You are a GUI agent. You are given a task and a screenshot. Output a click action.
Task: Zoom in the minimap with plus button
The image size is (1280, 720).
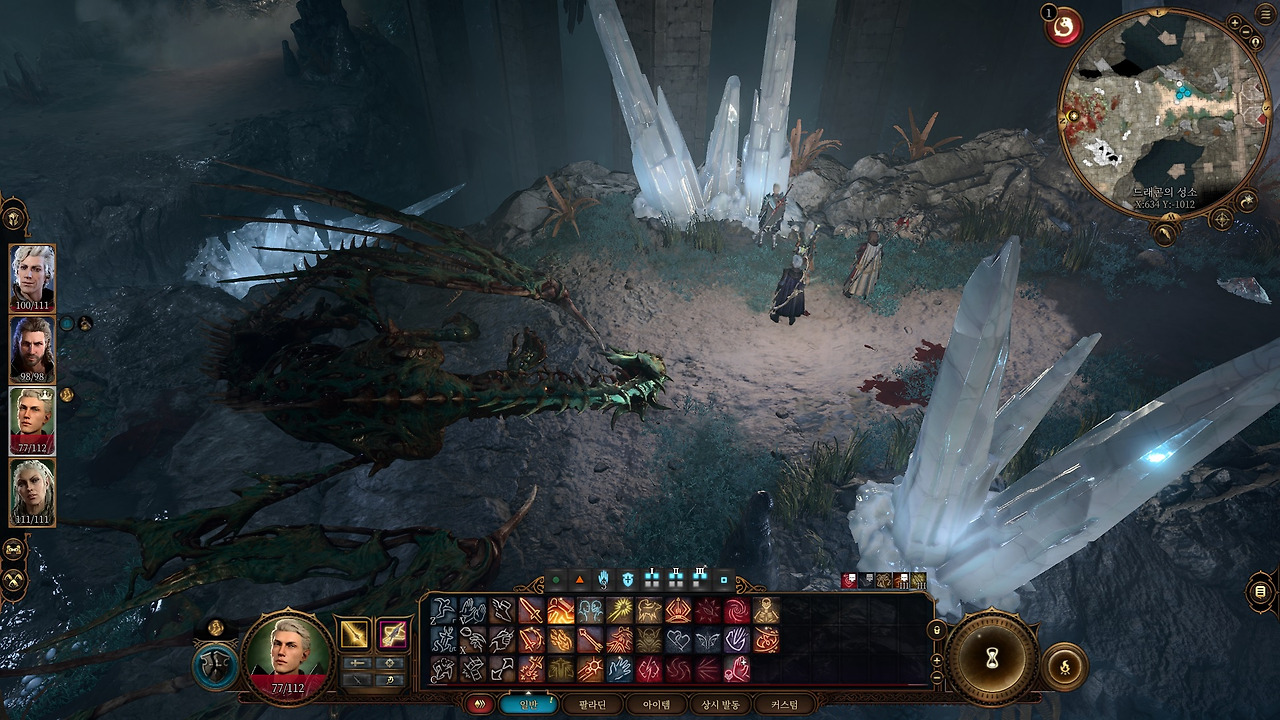tap(1234, 22)
